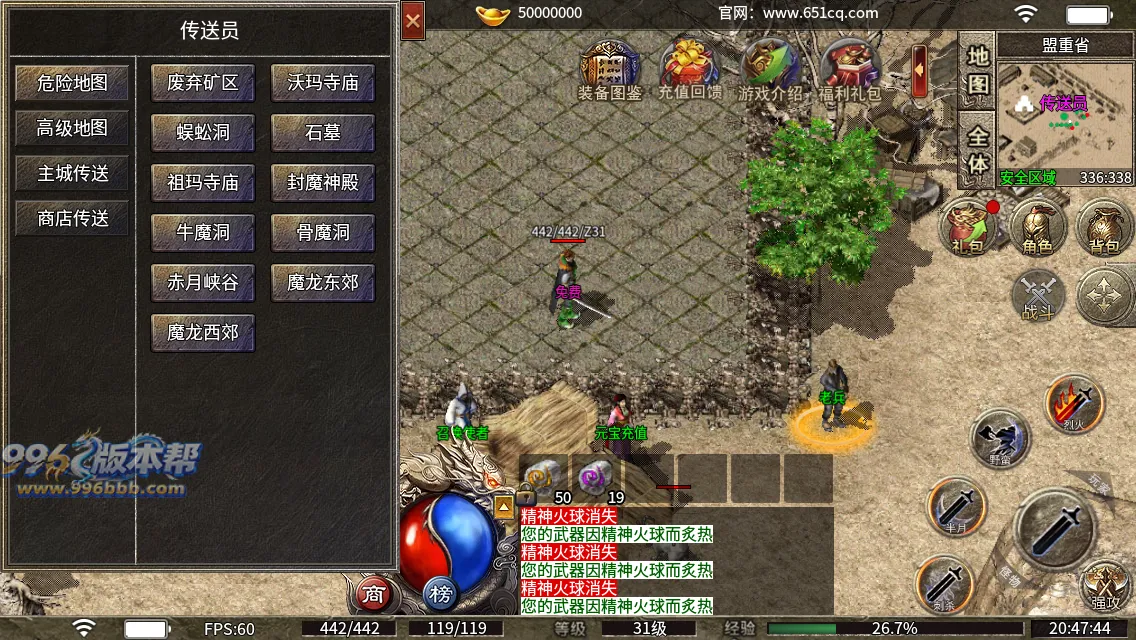Open the 商店传送 category
Viewport: 1136px width, 640px height.
[72, 218]
